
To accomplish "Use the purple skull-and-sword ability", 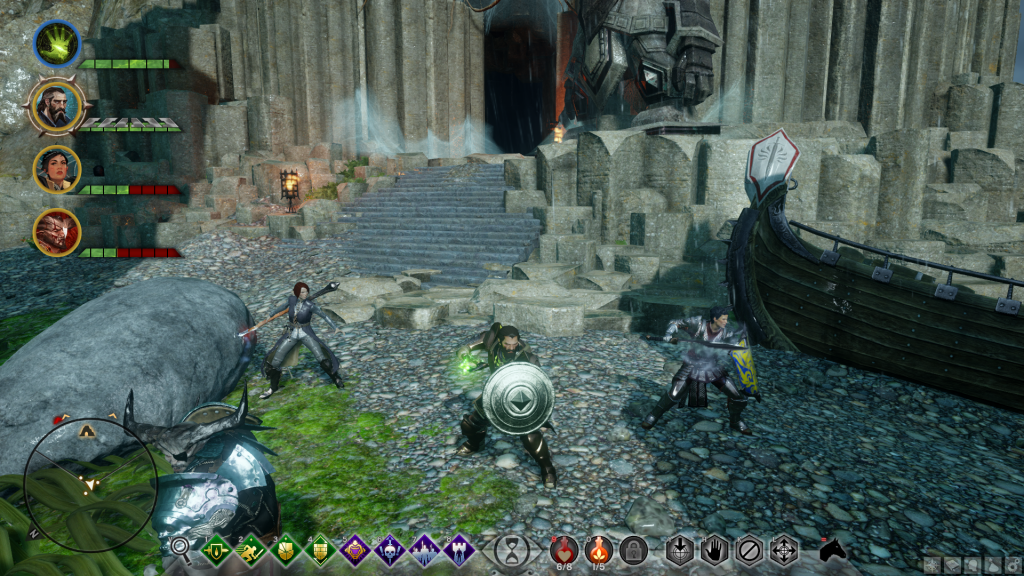I will pos(390,548).
